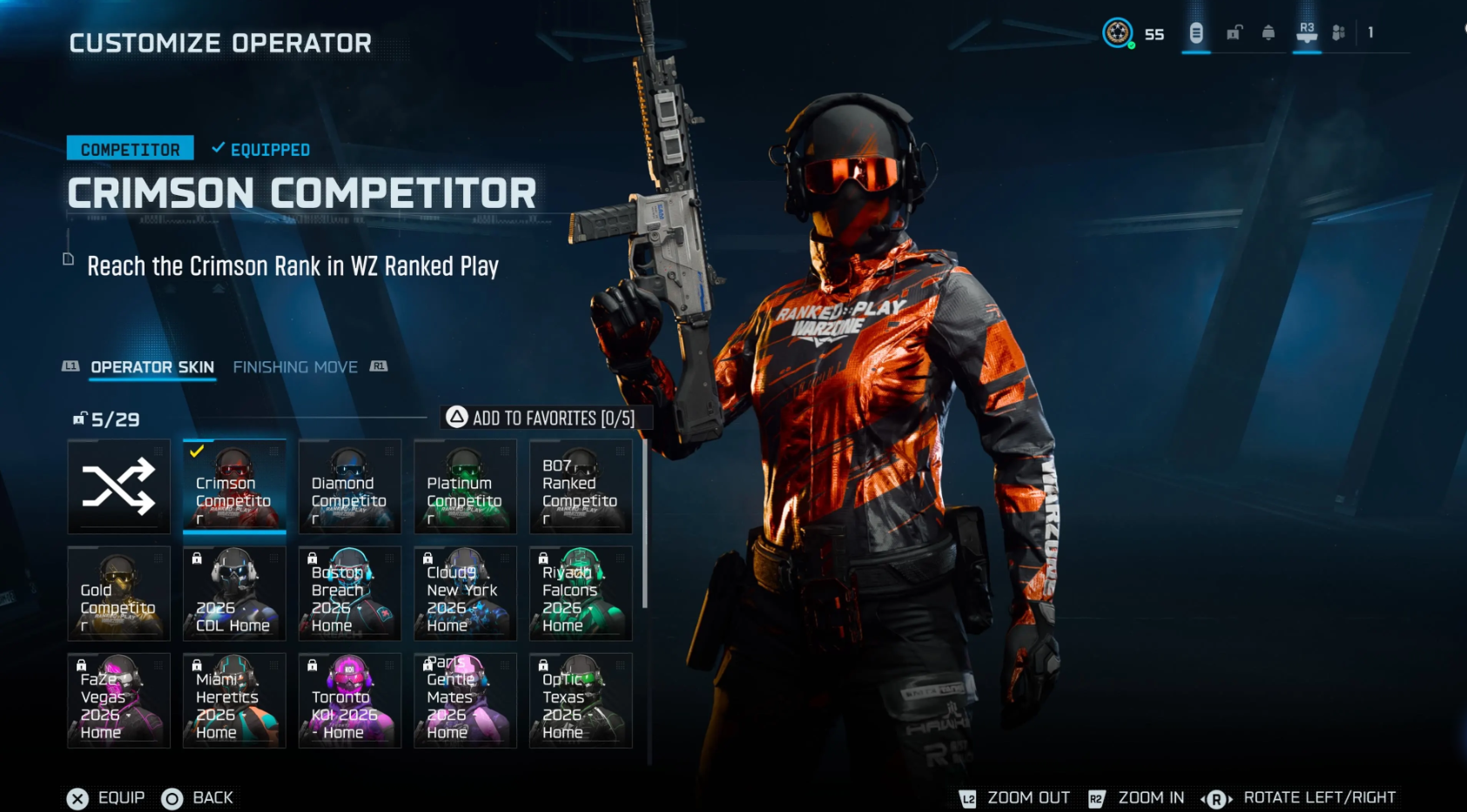This screenshot has height=812, width=1467.
Task: Click the unlocked padlock icon in top bar
Action: pyautogui.click(x=1234, y=32)
